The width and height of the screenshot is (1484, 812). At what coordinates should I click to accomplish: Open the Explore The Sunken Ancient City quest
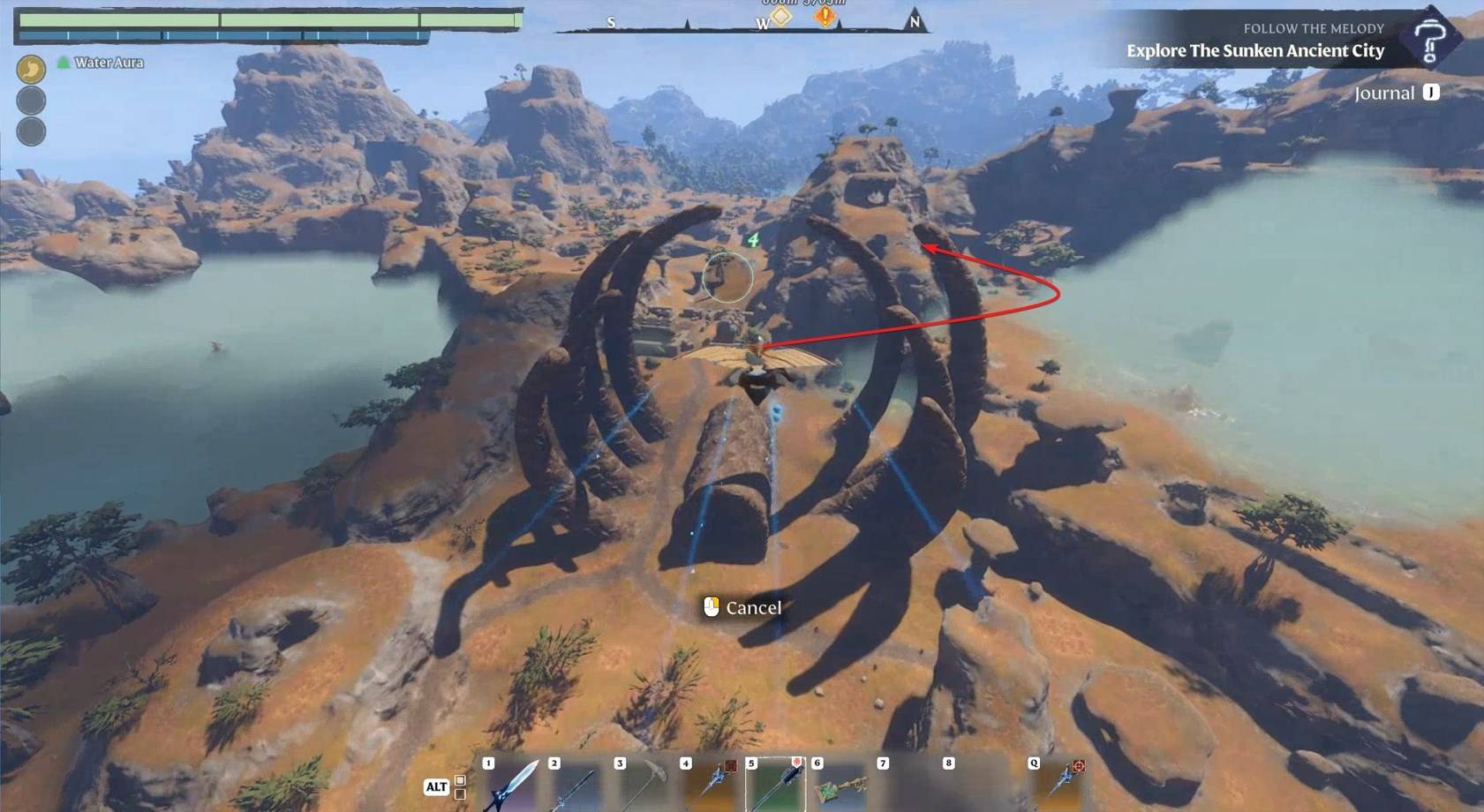click(x=1254, y=51)
